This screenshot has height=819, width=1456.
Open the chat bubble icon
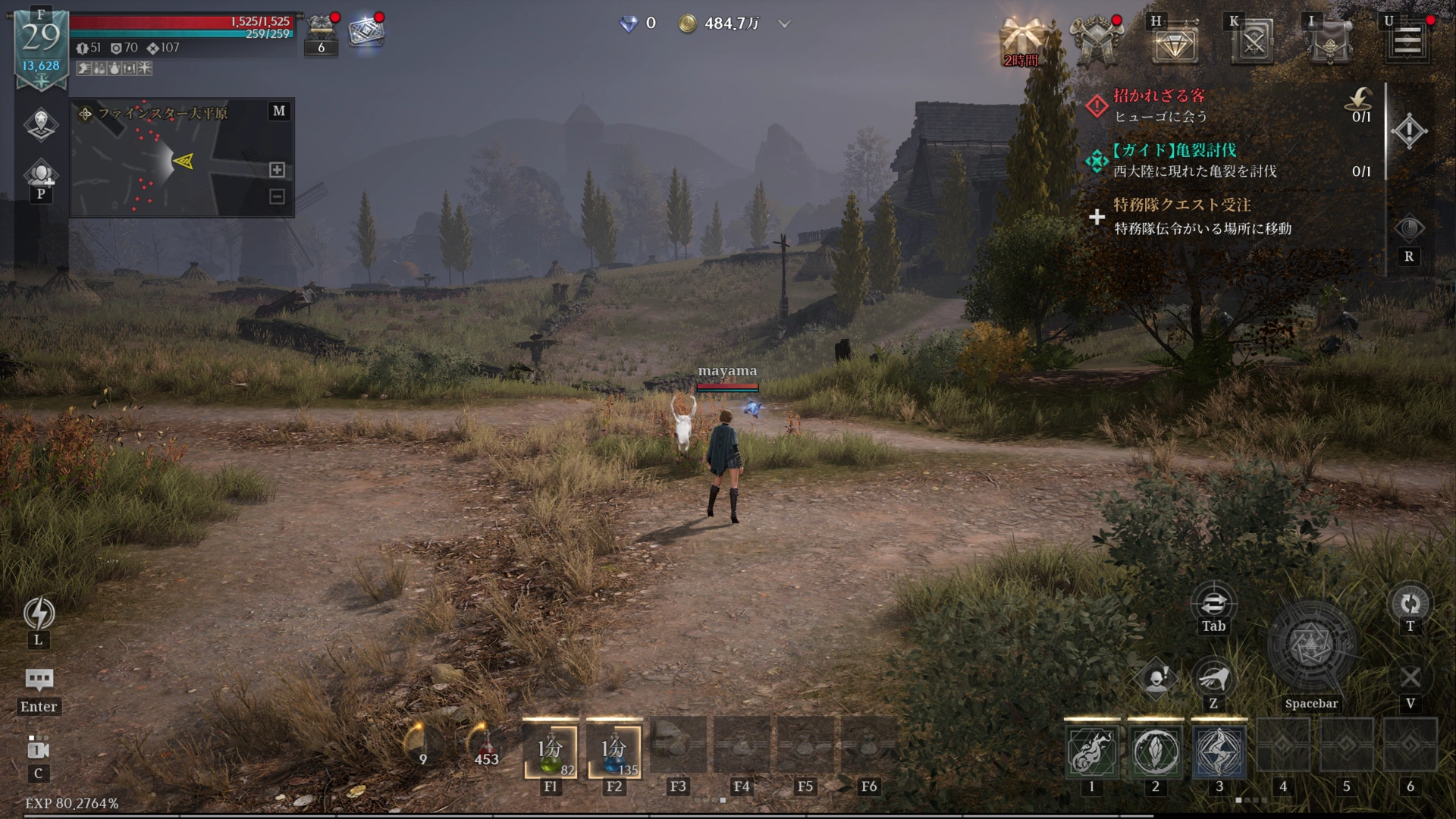[39, 679]
